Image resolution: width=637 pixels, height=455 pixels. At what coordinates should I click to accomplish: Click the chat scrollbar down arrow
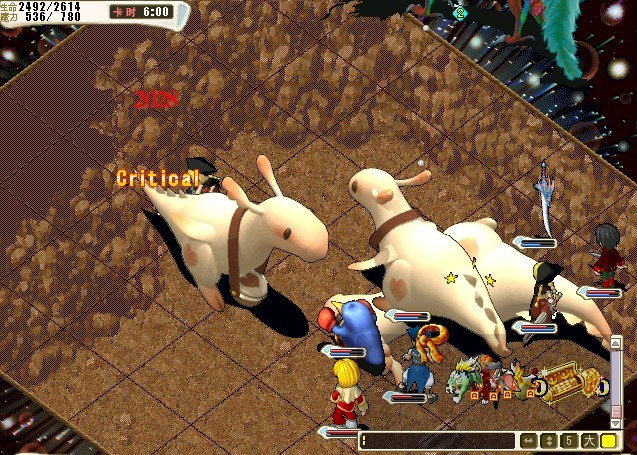[616, 425]
